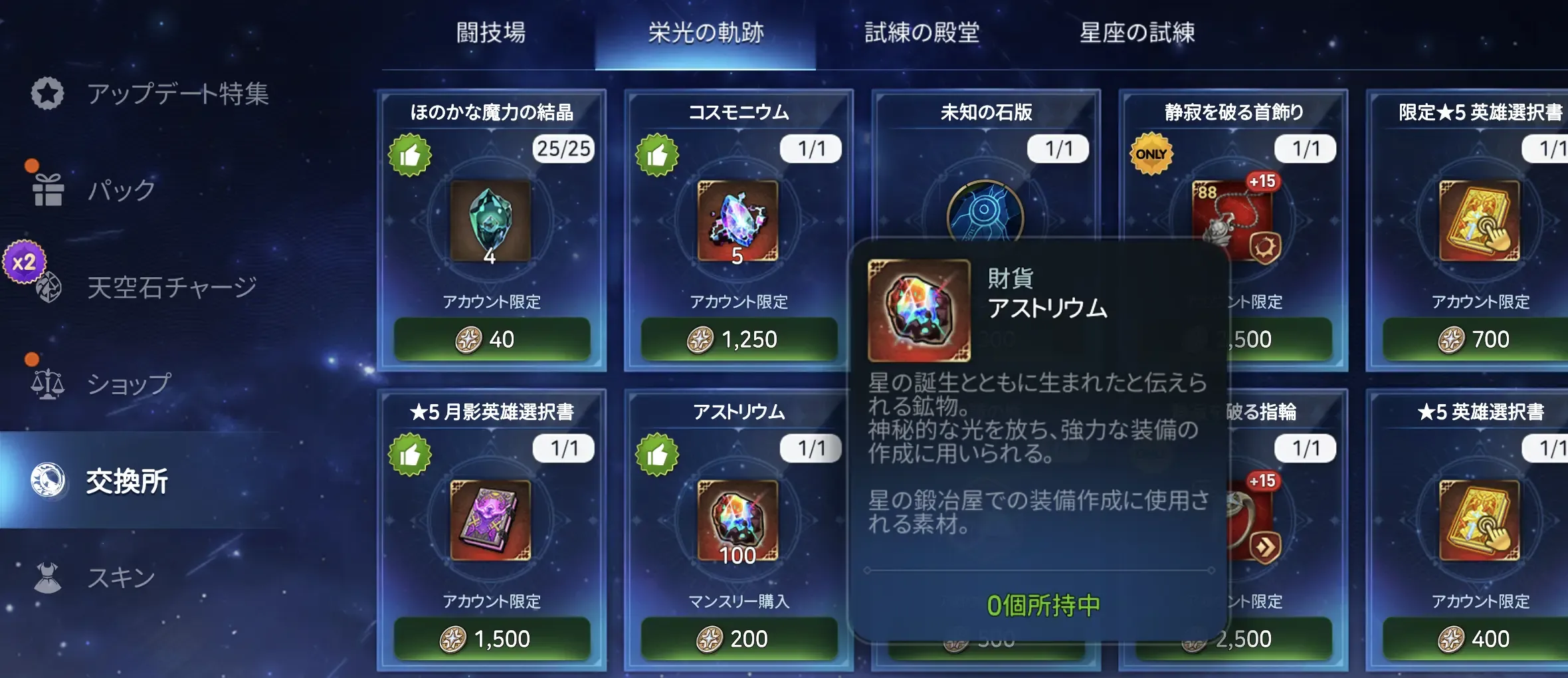
Task: Purchase コスモニウム for 1,250 coins
Action: coord(737,340)
